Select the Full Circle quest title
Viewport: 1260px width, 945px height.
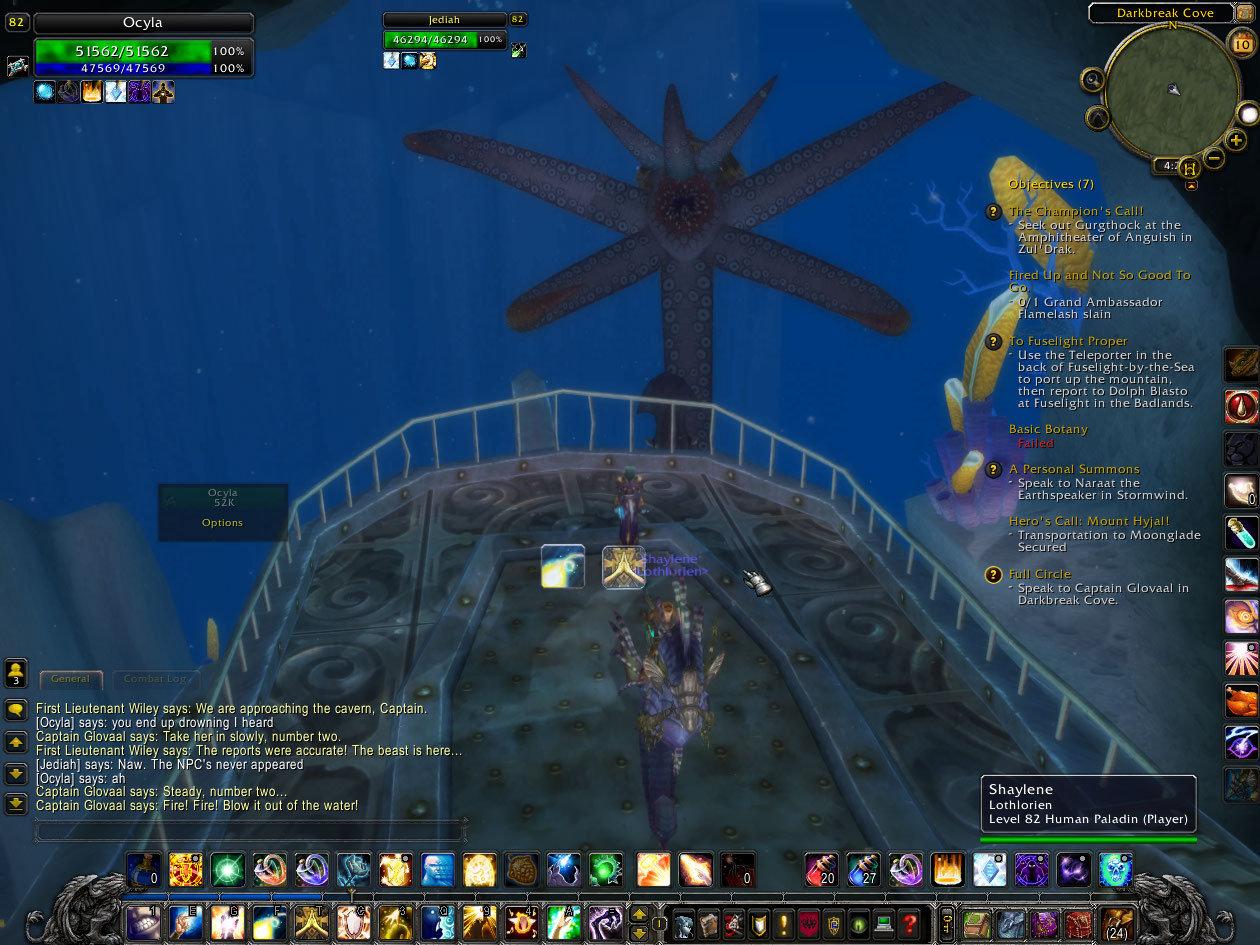[x=1040, y=574]
